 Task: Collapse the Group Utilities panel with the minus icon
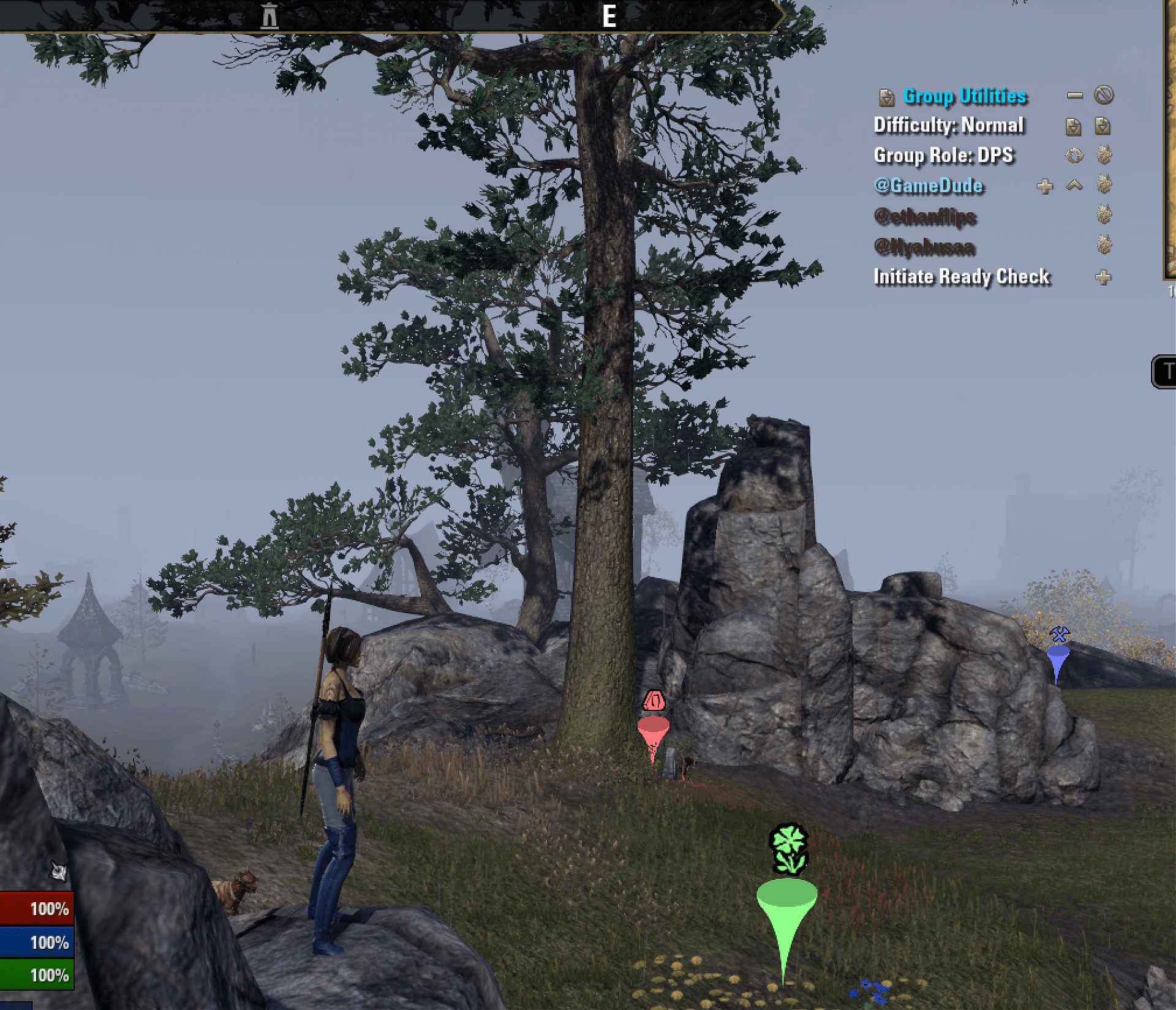pos(1075,96)
